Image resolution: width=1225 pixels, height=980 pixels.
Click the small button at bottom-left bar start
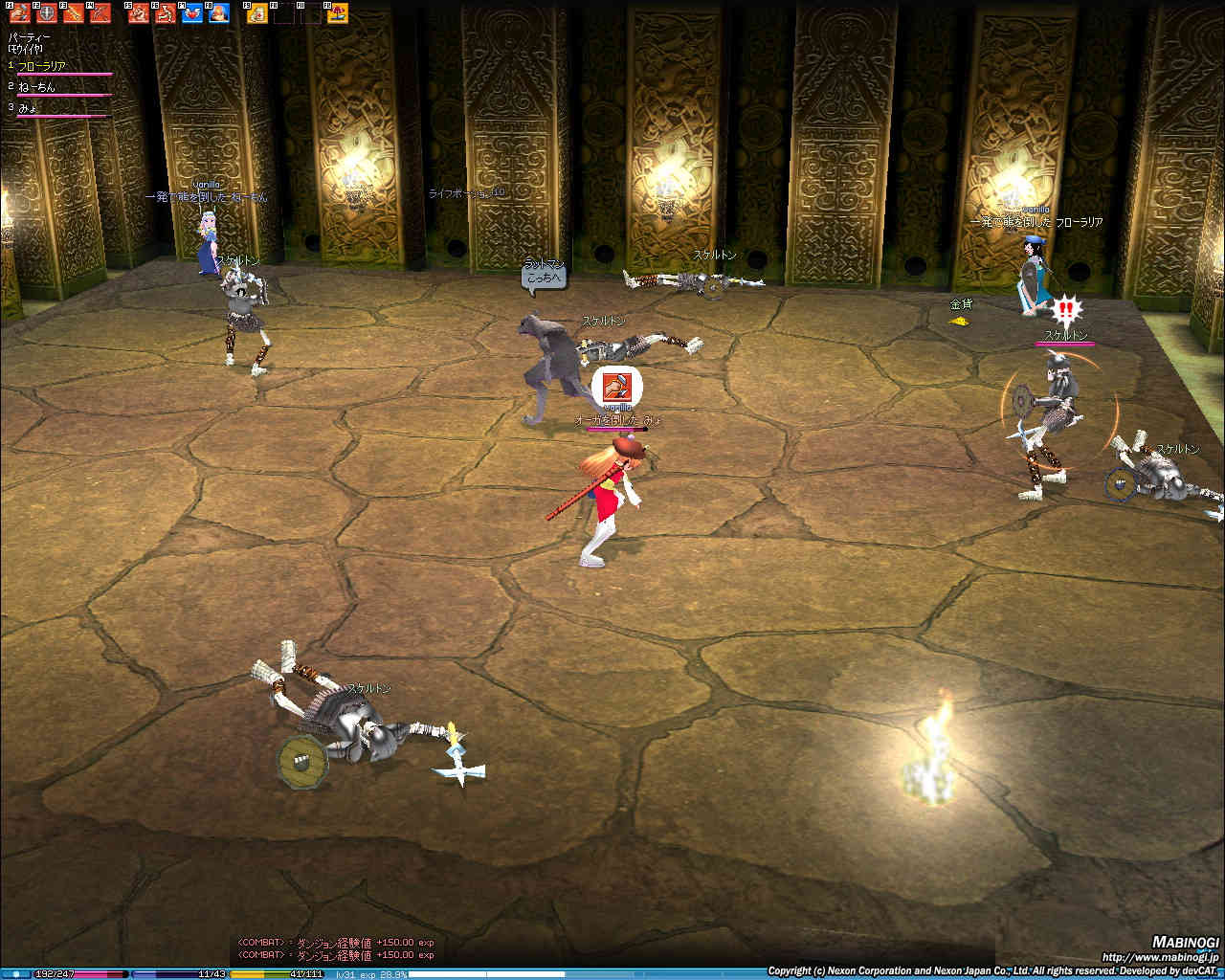click(16, 974)
